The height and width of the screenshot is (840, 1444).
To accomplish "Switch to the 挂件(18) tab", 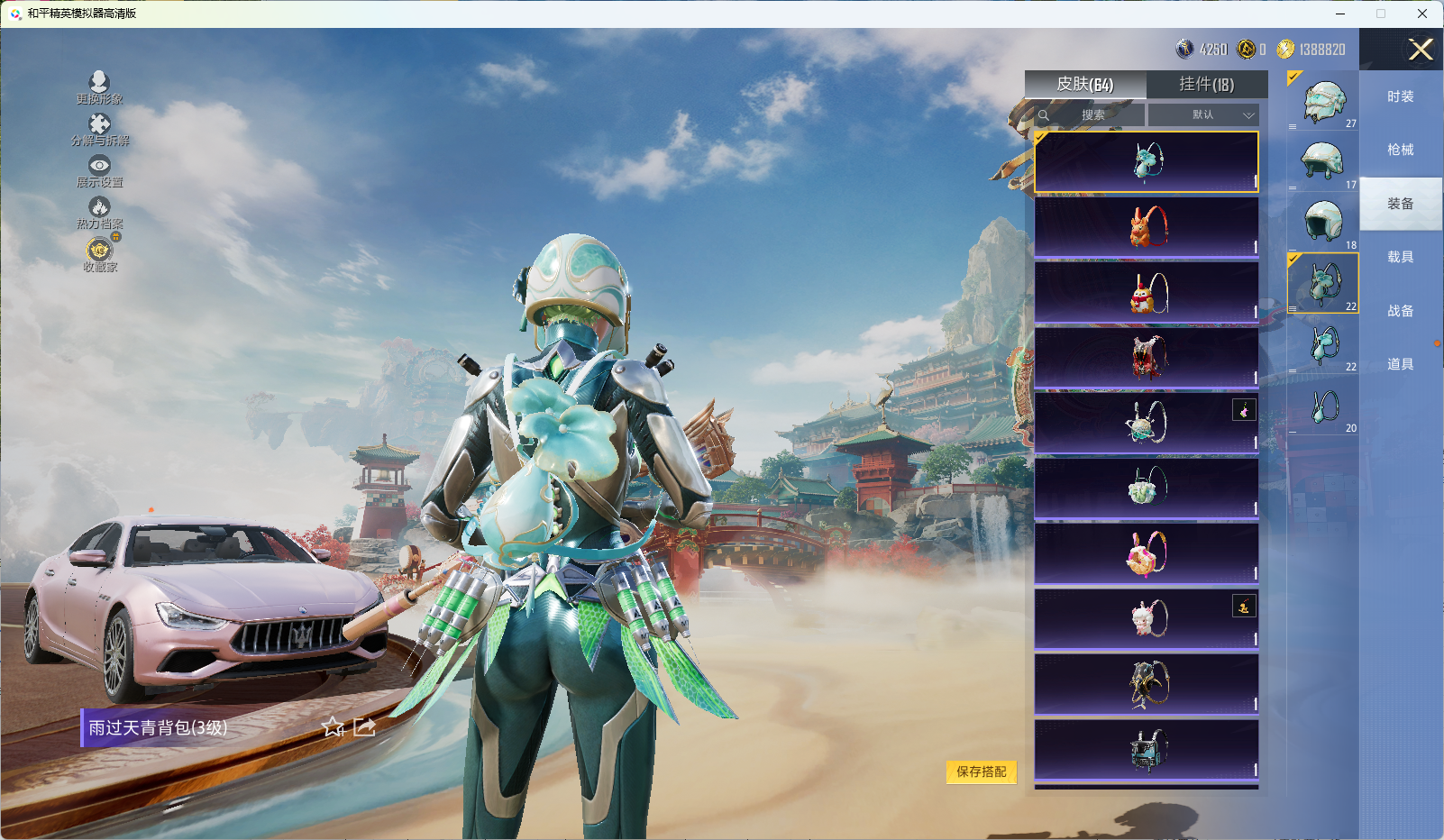I will click(x=1206, y=85).
